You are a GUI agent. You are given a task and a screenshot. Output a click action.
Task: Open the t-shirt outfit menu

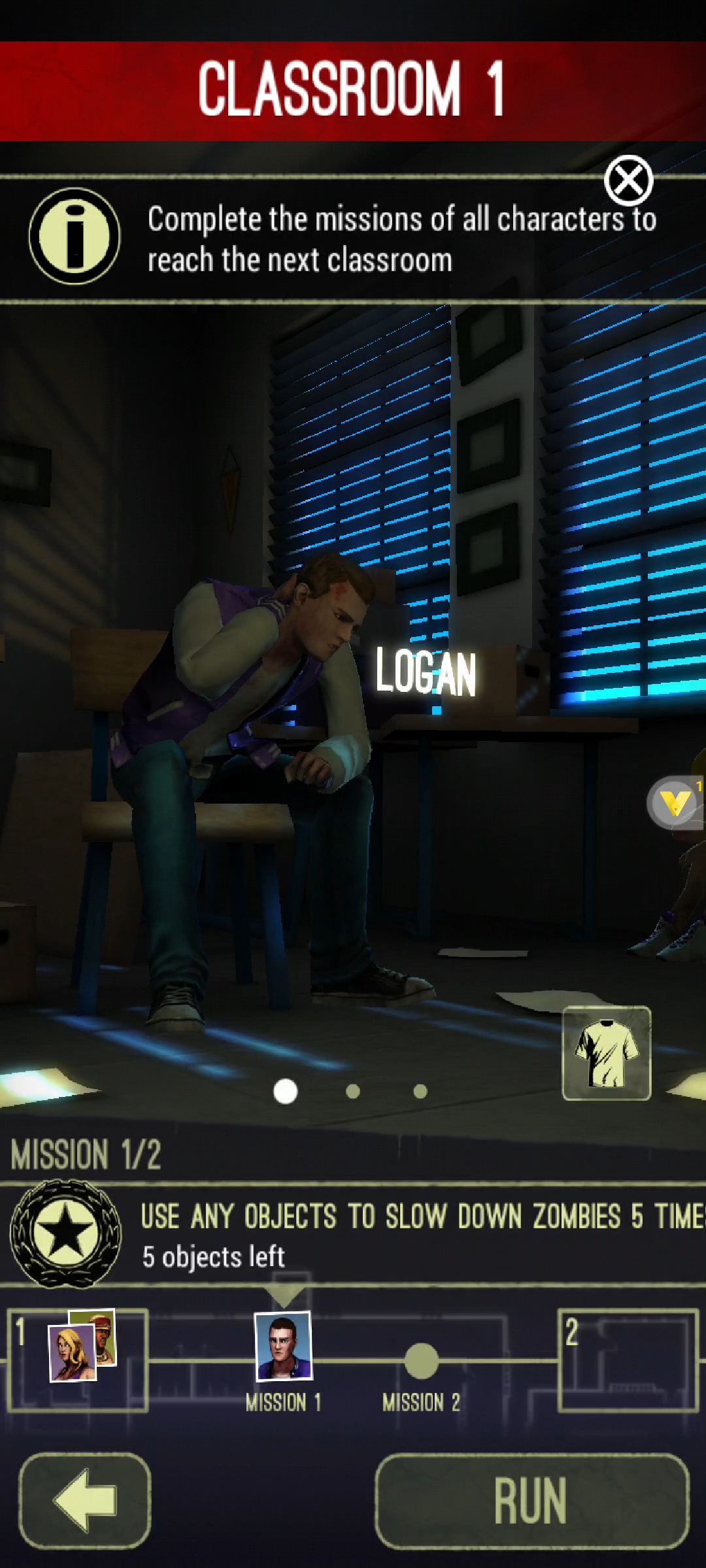607,1053
